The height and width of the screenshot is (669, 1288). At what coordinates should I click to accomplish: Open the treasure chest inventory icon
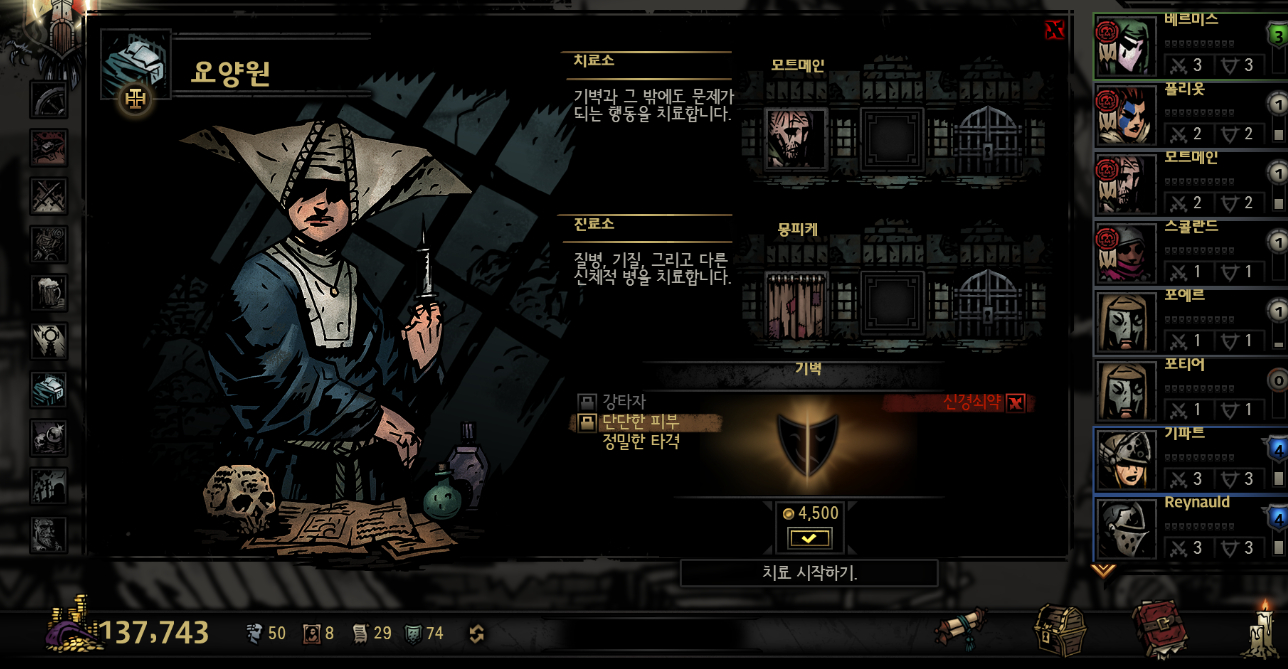(x=1059, y=630)
